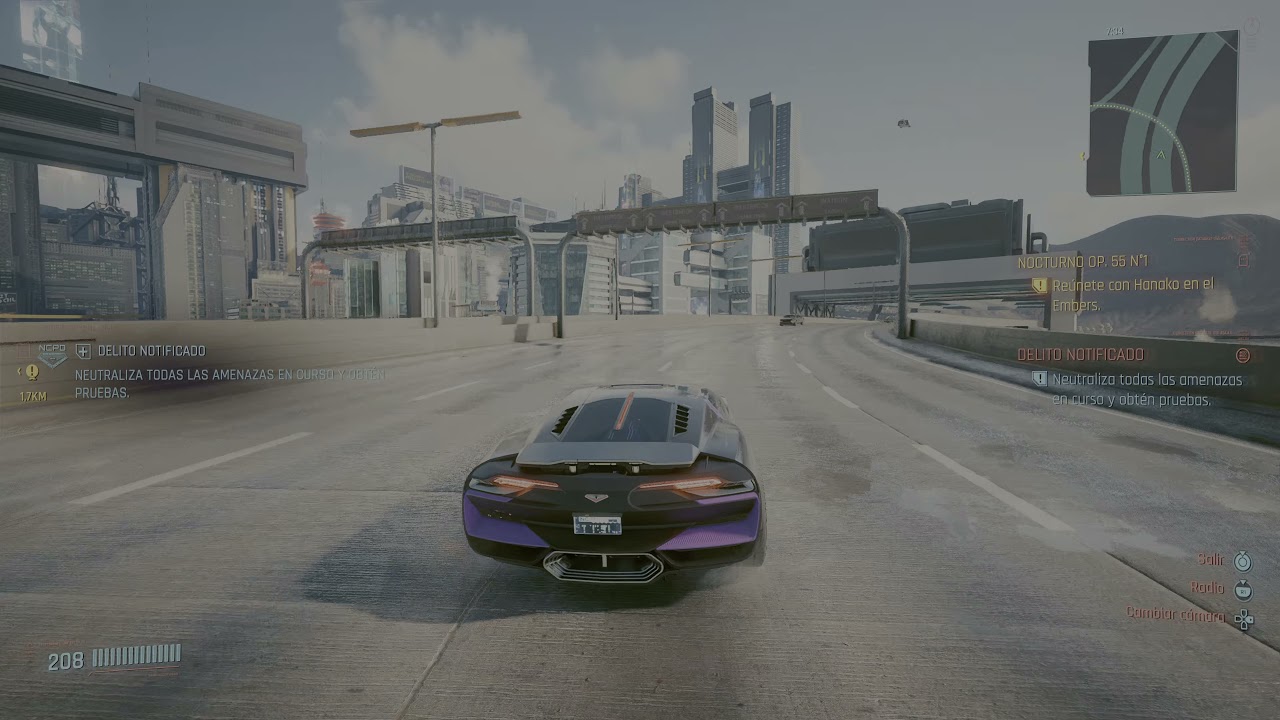Select the NCPD badge icon near crime alert

52,356
